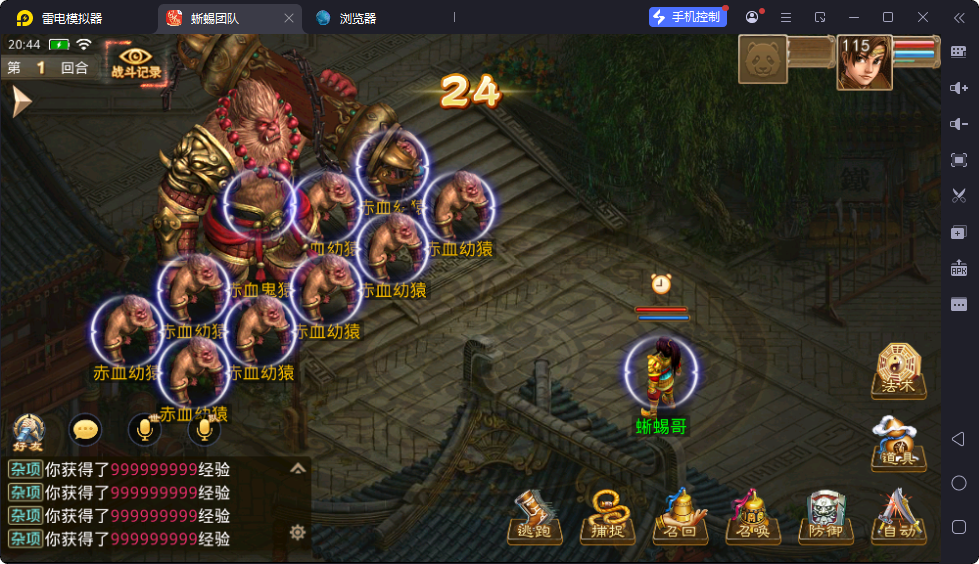Image resolution: width=979 pixels, height=564 pixels.
Task: Open the 好友 friends list
Action: point(28,431)
